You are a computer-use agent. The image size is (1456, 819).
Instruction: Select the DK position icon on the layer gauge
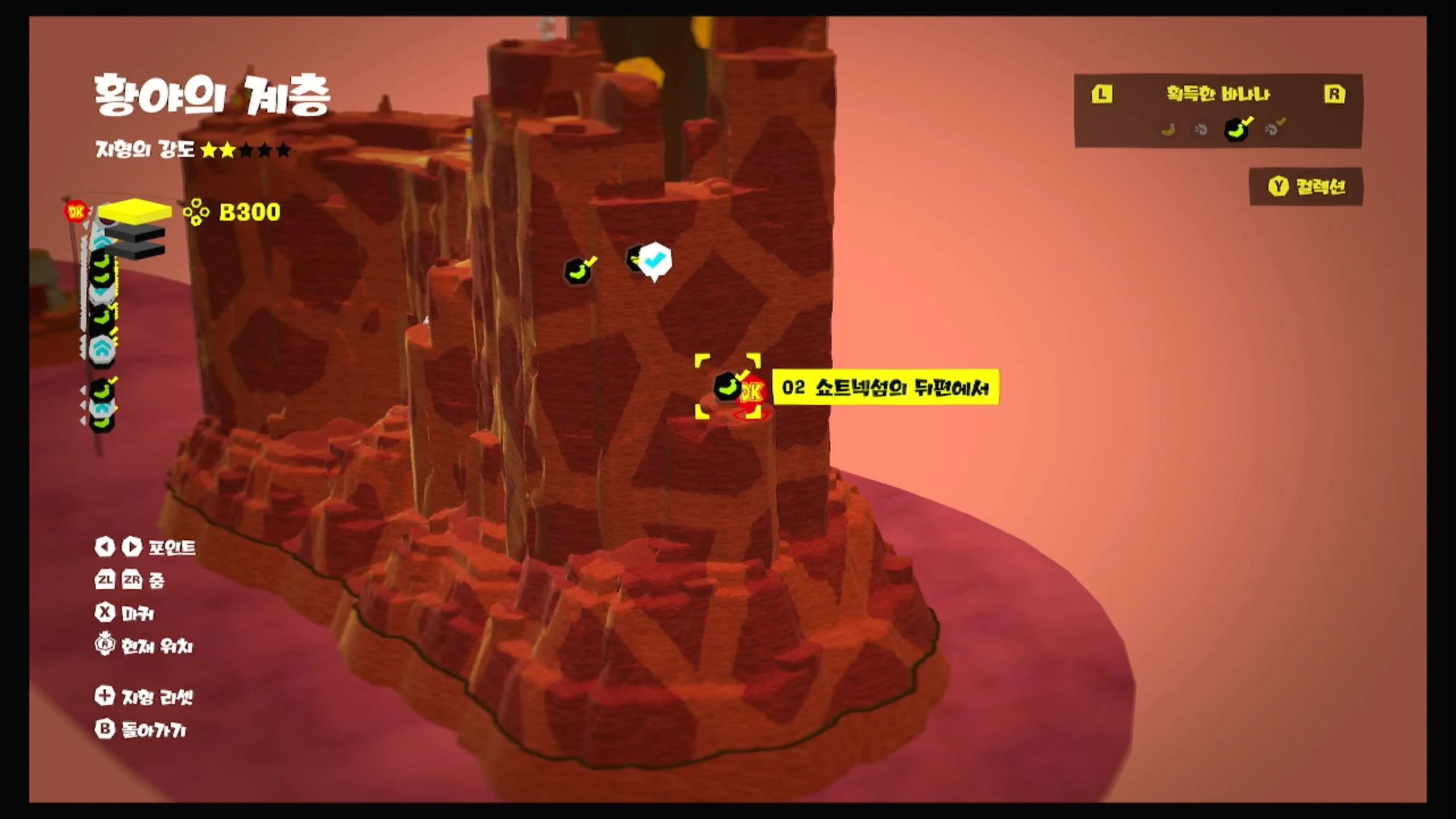pyautogui.click(x=75, y=212)
